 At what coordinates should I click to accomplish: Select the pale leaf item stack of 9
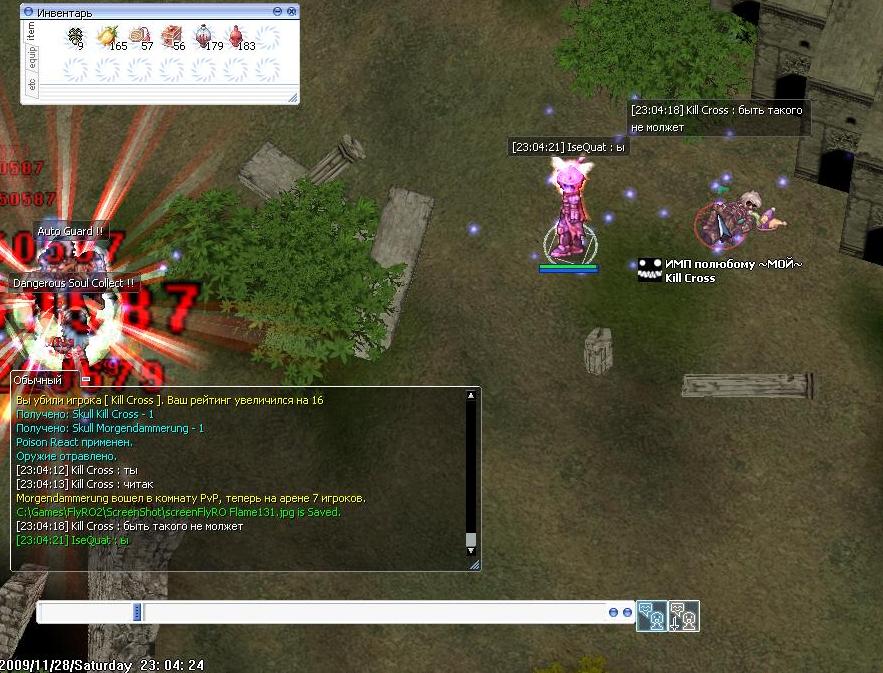point(74,37)
